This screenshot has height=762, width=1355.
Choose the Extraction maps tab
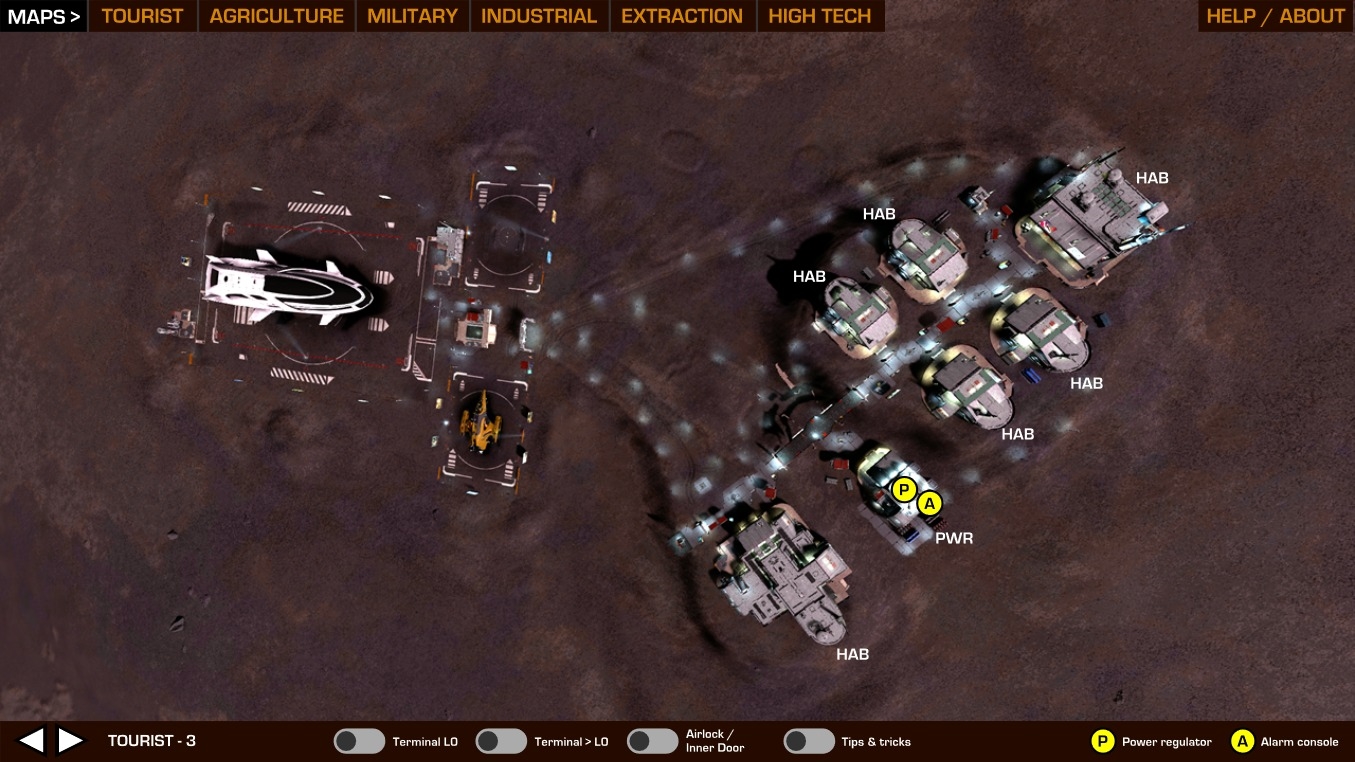point(682,16)
